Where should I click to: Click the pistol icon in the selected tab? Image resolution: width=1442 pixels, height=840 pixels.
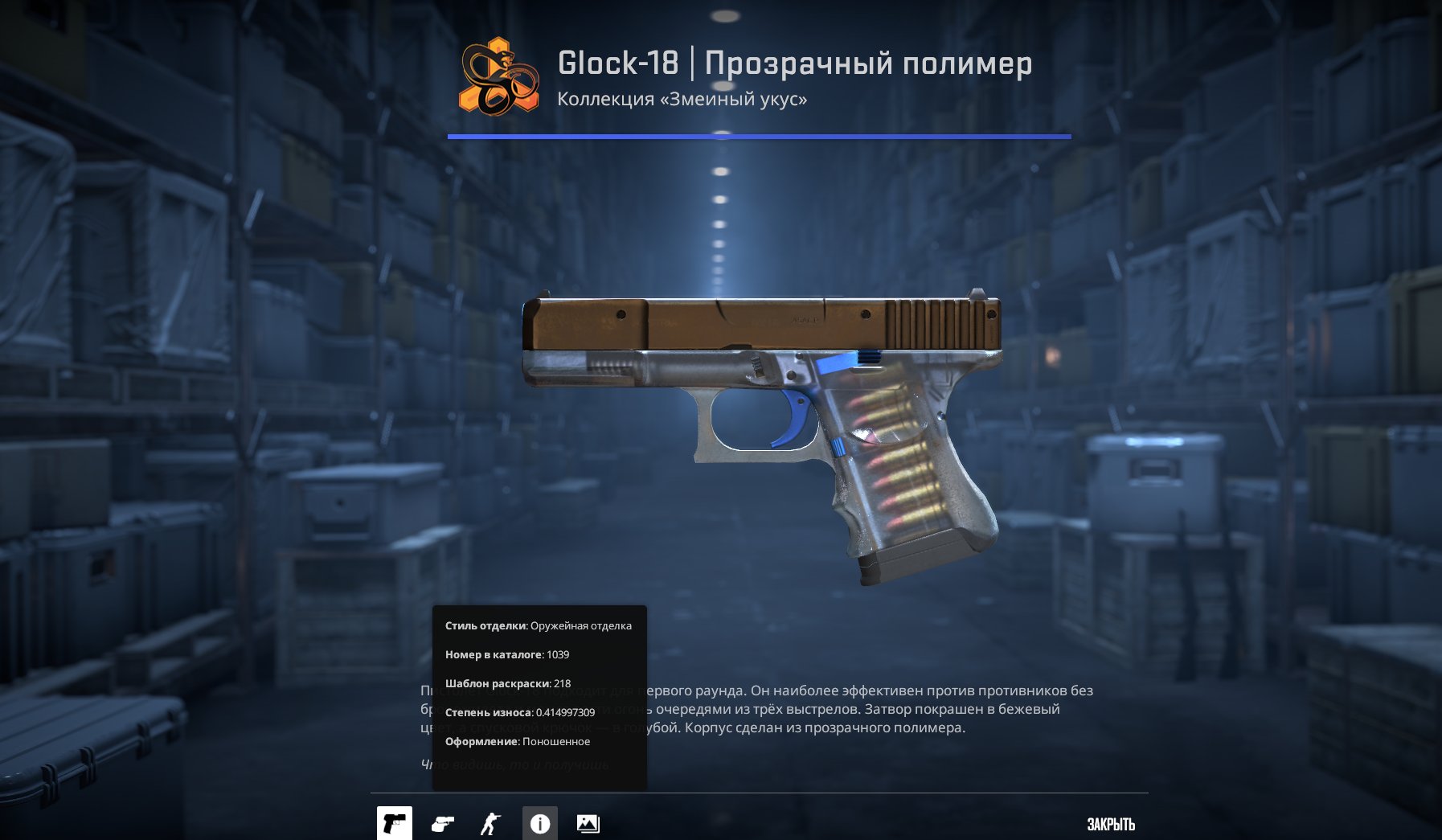point(394,822)
